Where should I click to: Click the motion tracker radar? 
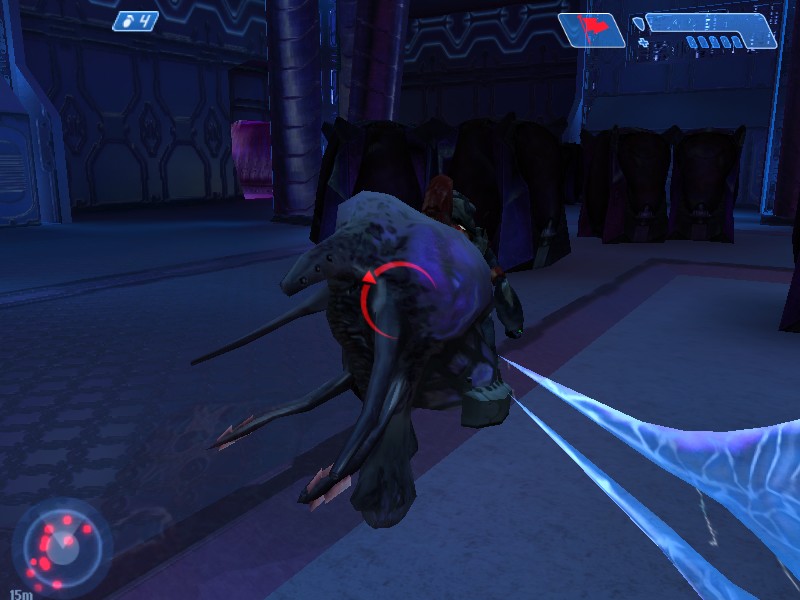coord(62,546)
